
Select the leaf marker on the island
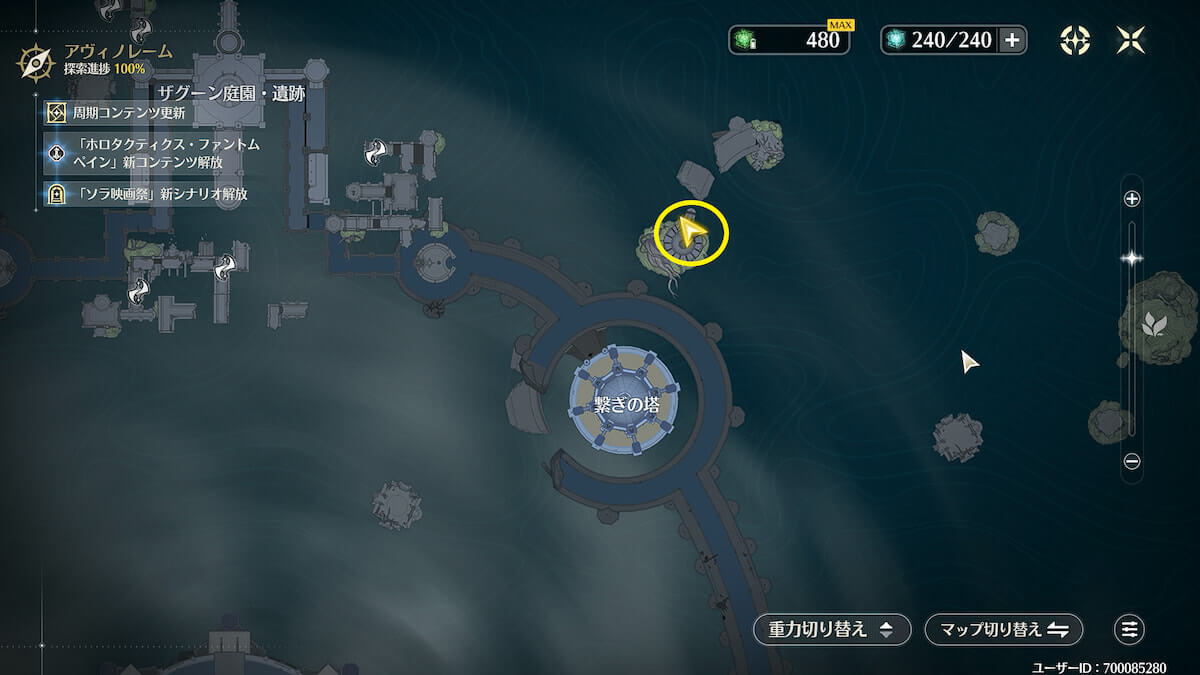(1153, 323)
